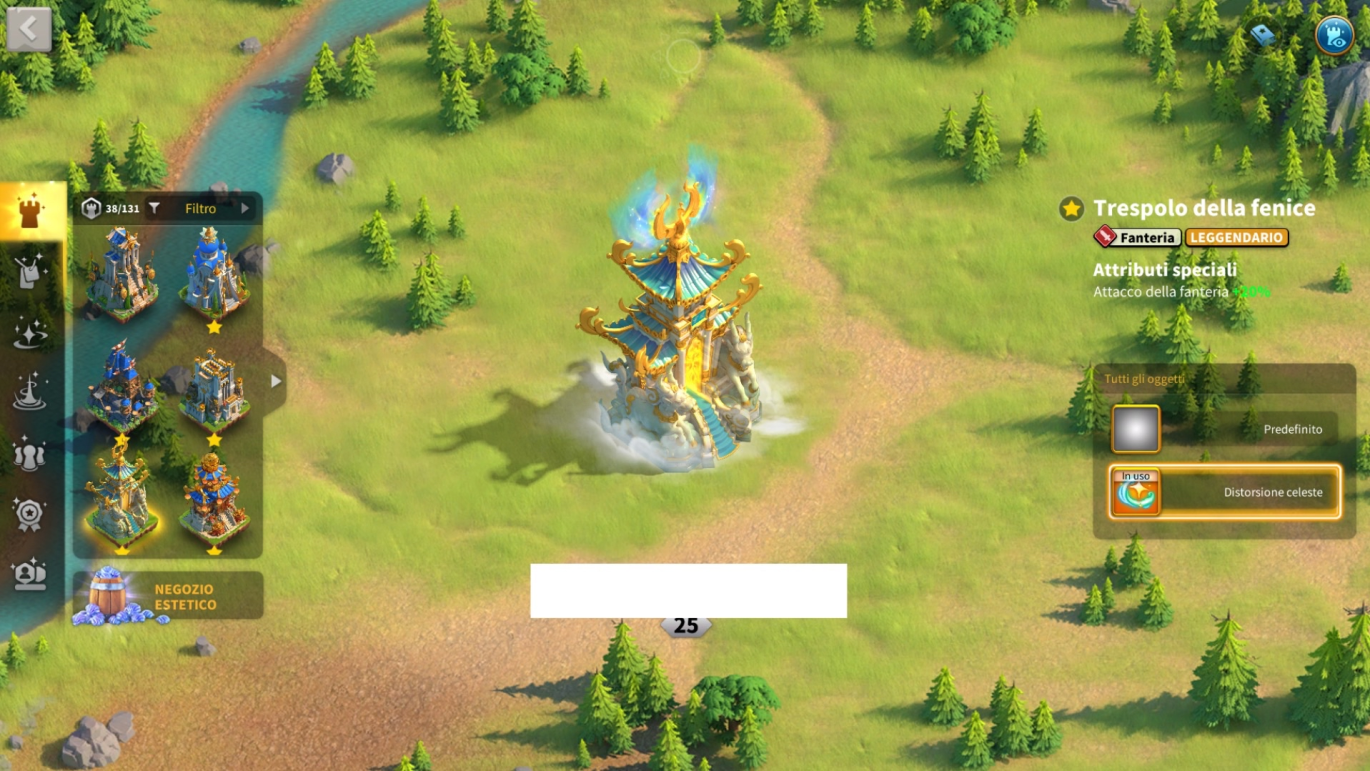The image size is (1370, 771).
Task: Select the Distorsione celeste effect
Action: (x=1225, y=492)
